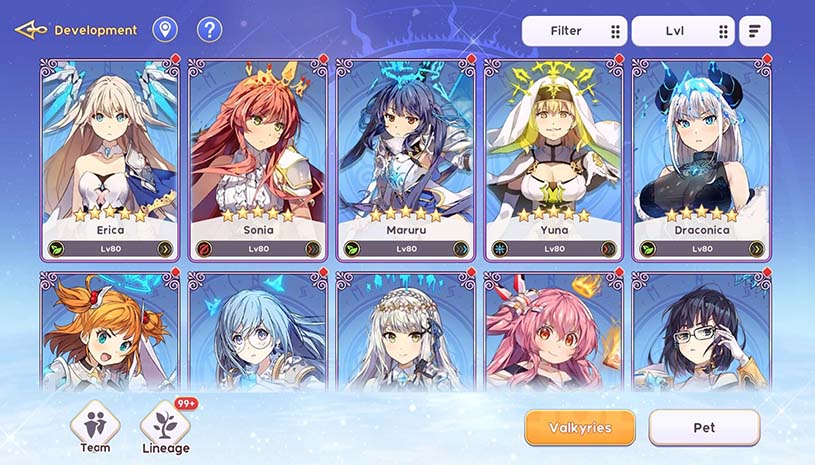The height and width of the screenshot is (465, 815).
Task: Open the Lineage menu
Action: [x=165, y=428]
